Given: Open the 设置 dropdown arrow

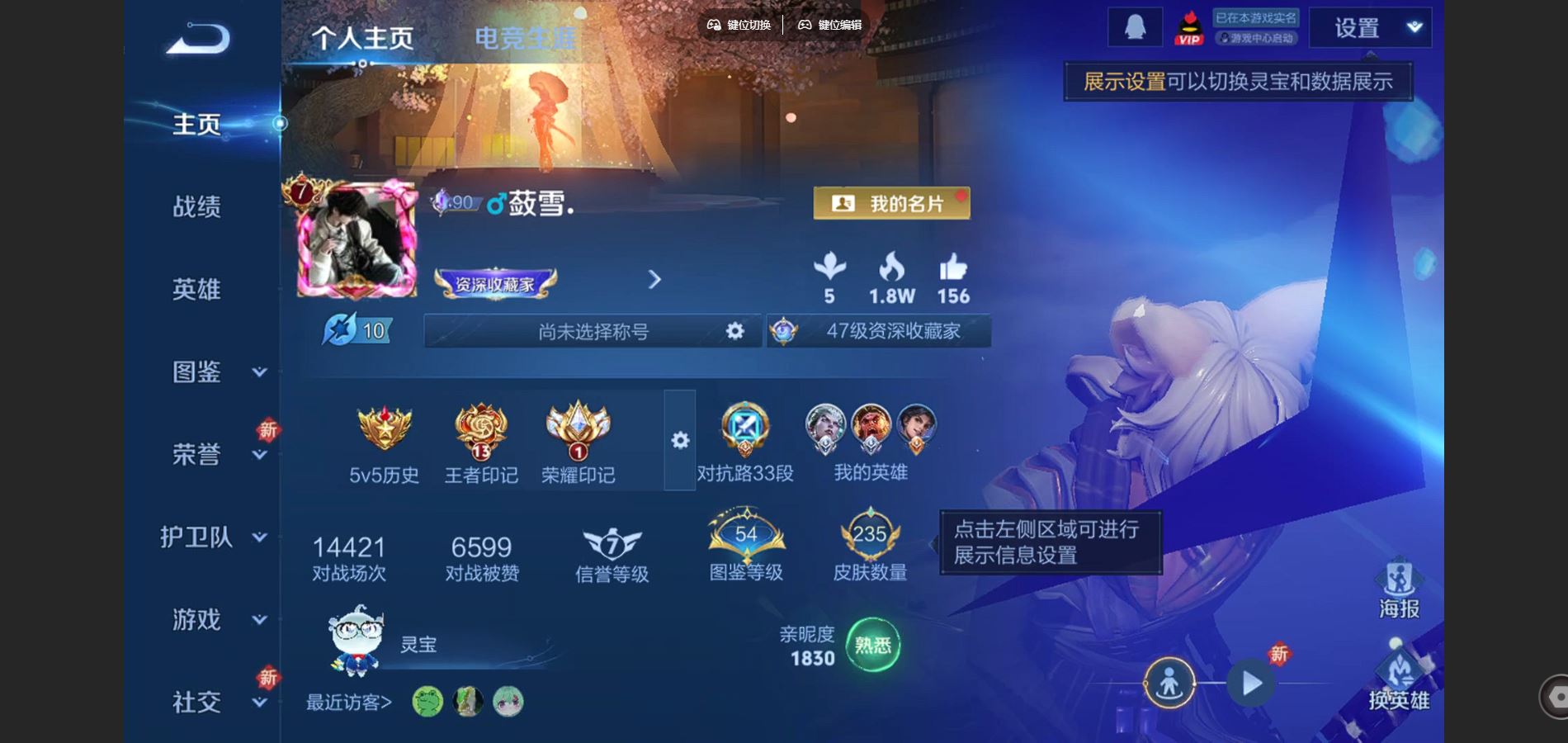Looking at the screenshot, I should click(1413, 26).
